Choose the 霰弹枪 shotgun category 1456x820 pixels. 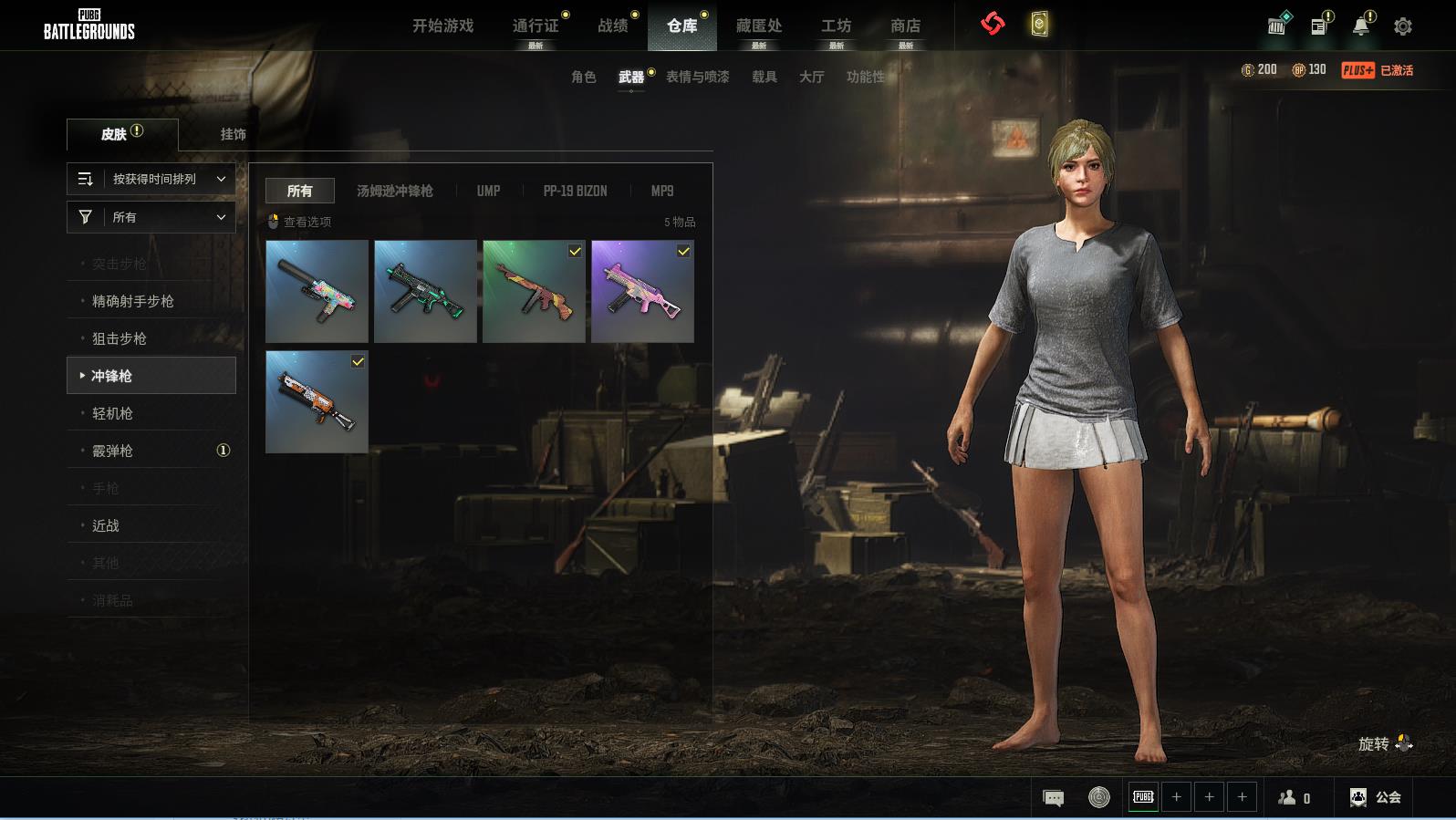(113, 451)
